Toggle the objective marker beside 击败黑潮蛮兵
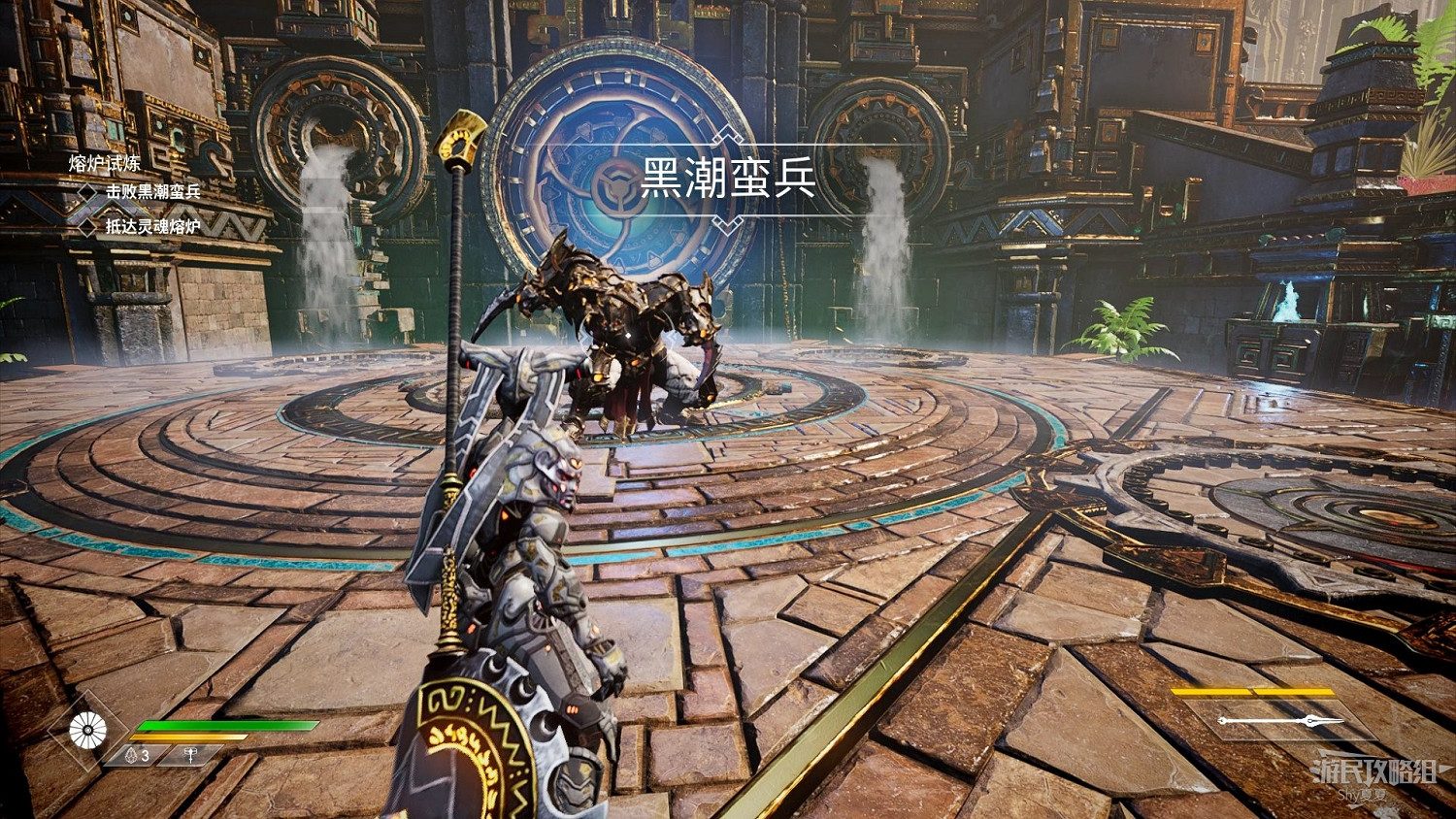1456x819 pixels. tap(88, 193)
